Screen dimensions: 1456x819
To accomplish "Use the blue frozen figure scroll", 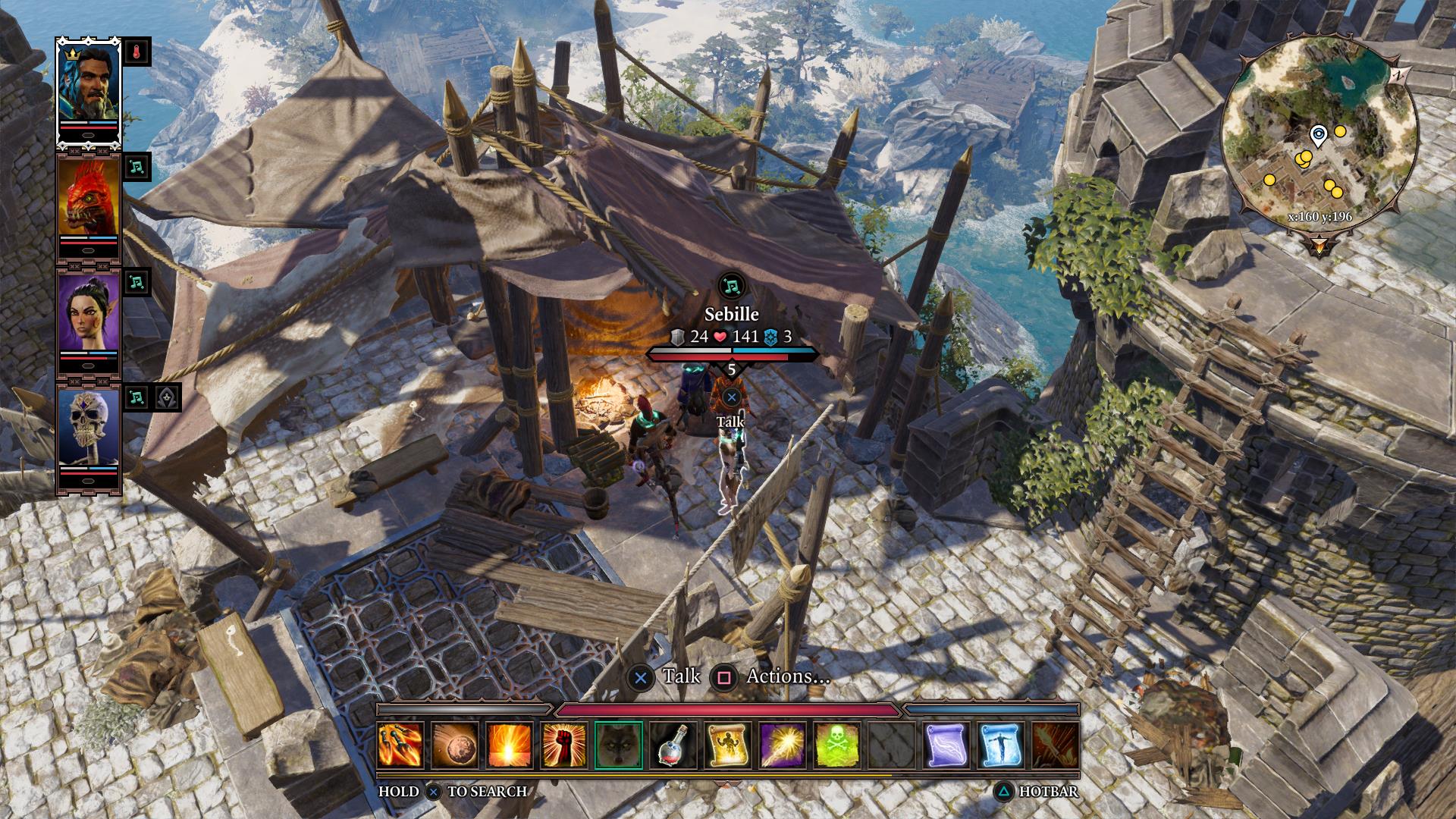I will click(1003, 745).
